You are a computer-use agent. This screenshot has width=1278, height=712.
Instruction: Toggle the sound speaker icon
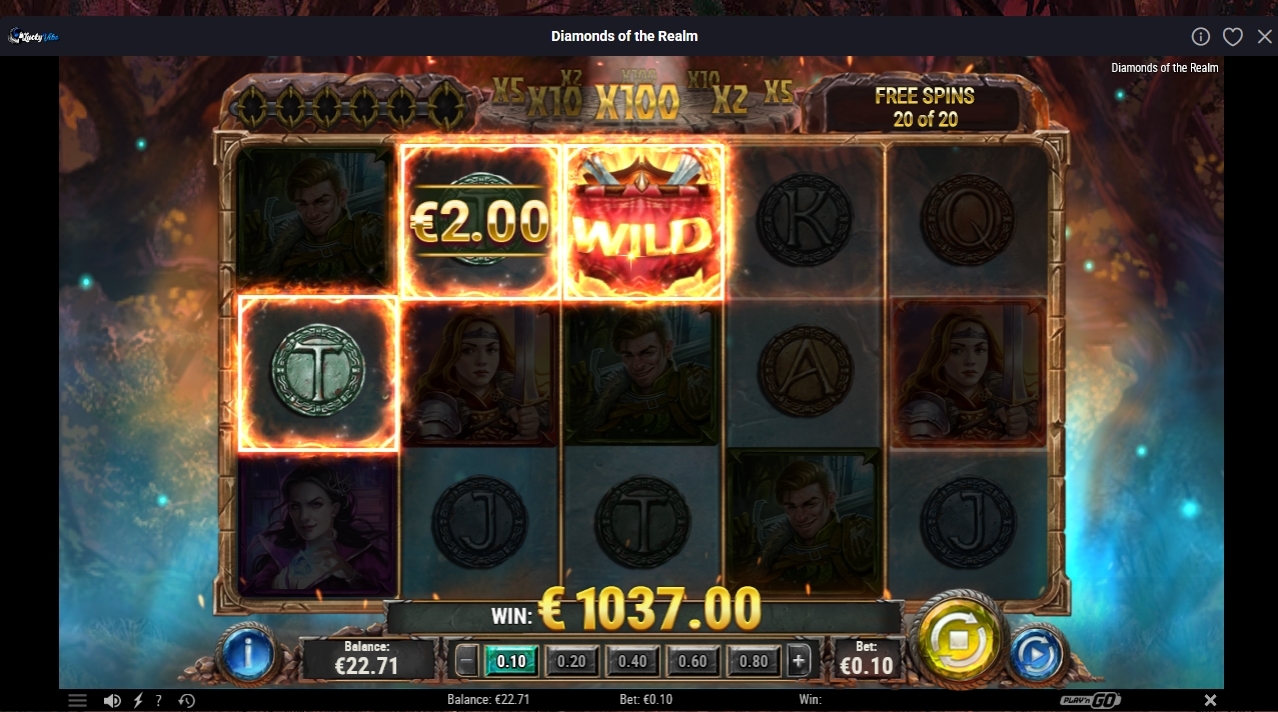(112, 700)
